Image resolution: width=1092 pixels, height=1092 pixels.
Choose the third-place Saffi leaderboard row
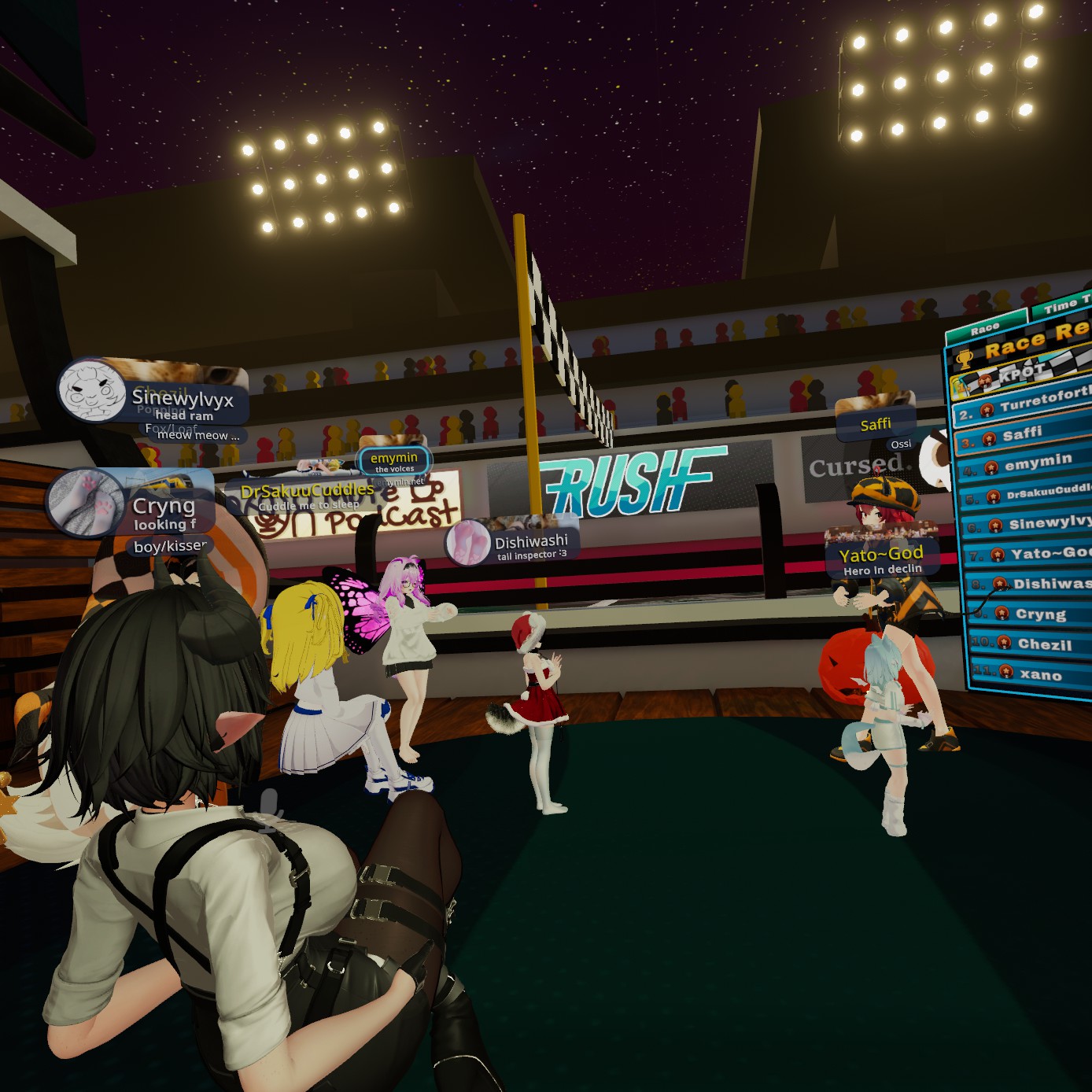pos(1023,434)
